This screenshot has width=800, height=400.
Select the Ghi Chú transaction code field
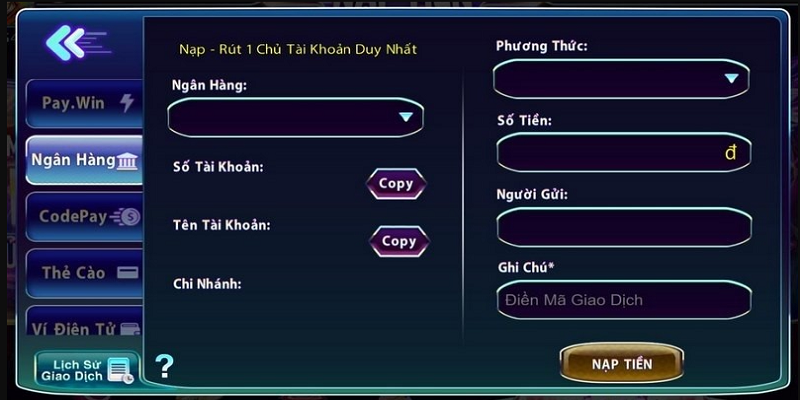coord(623,300)
